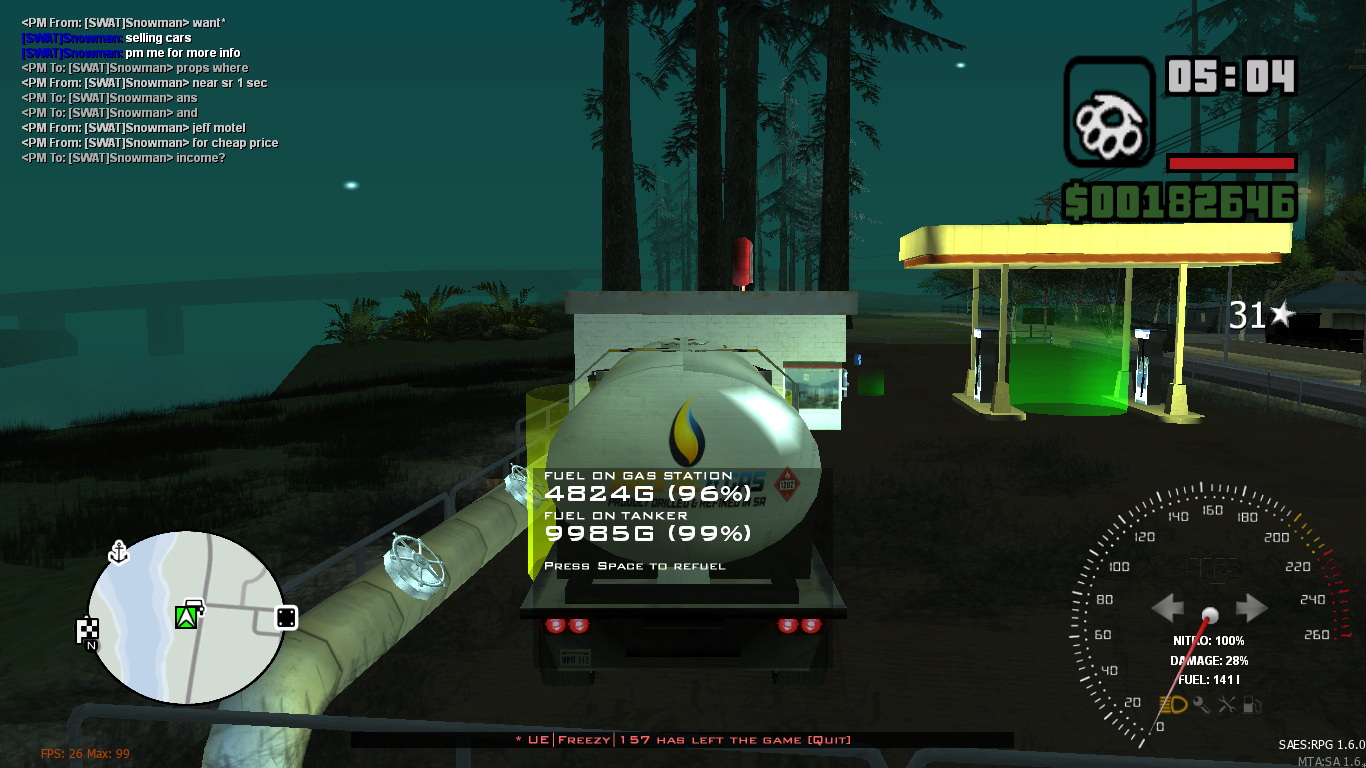This screenshot has height=768, width=1366.
Task: Toggle the left arrow indicator on the speedometer
Action: click(1168, 607)
